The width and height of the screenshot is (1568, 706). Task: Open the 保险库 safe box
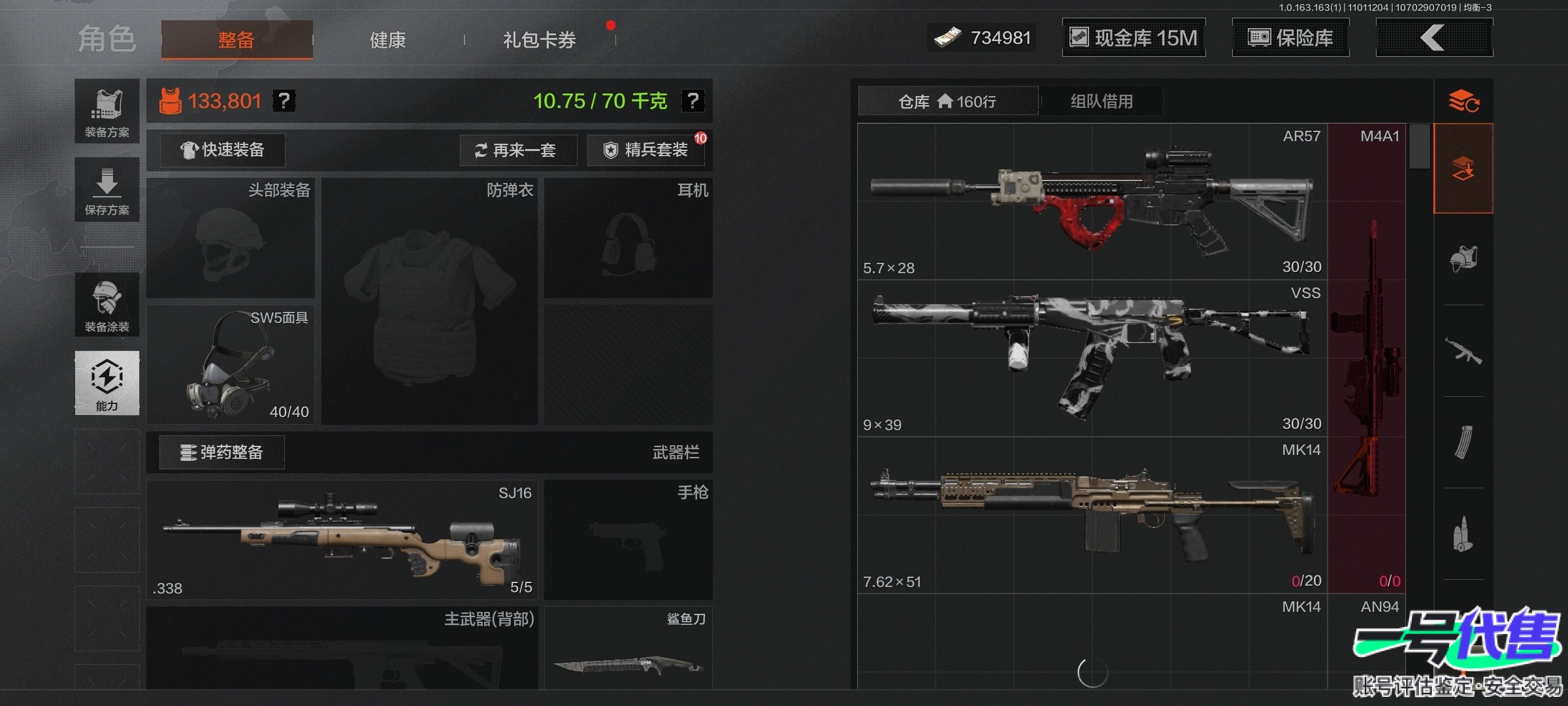pyautogui.click(x=1290, y=38)
